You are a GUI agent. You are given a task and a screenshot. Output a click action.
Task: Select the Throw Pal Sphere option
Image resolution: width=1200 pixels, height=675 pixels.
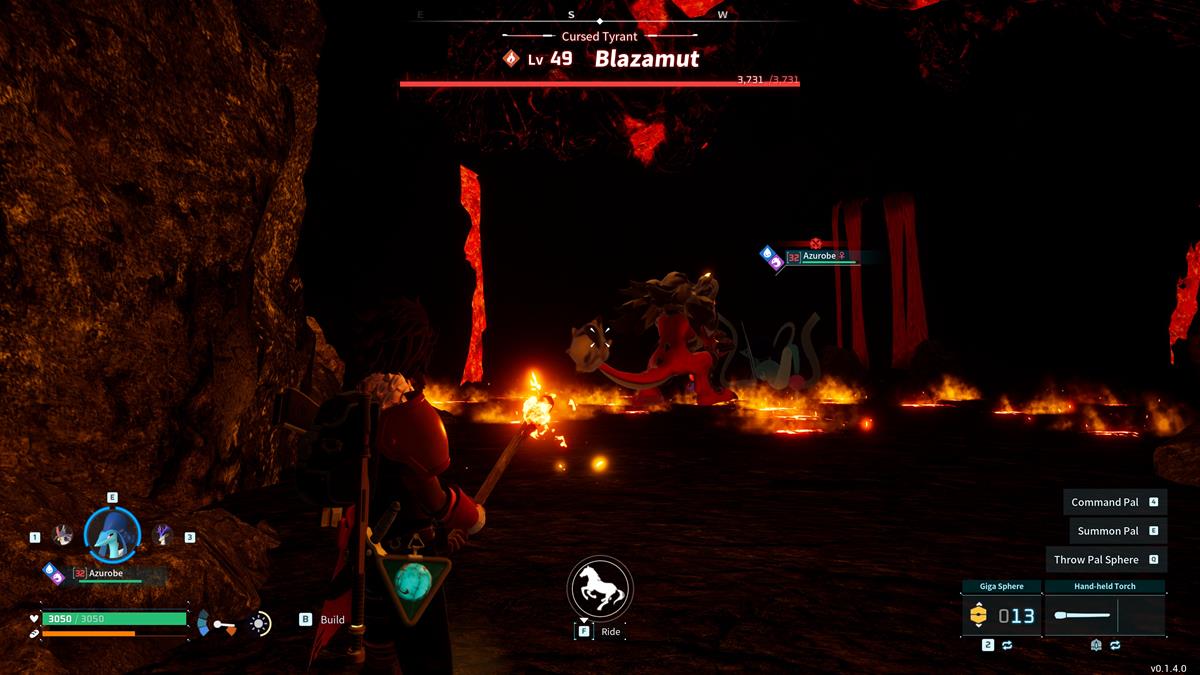click(1096, 560)
